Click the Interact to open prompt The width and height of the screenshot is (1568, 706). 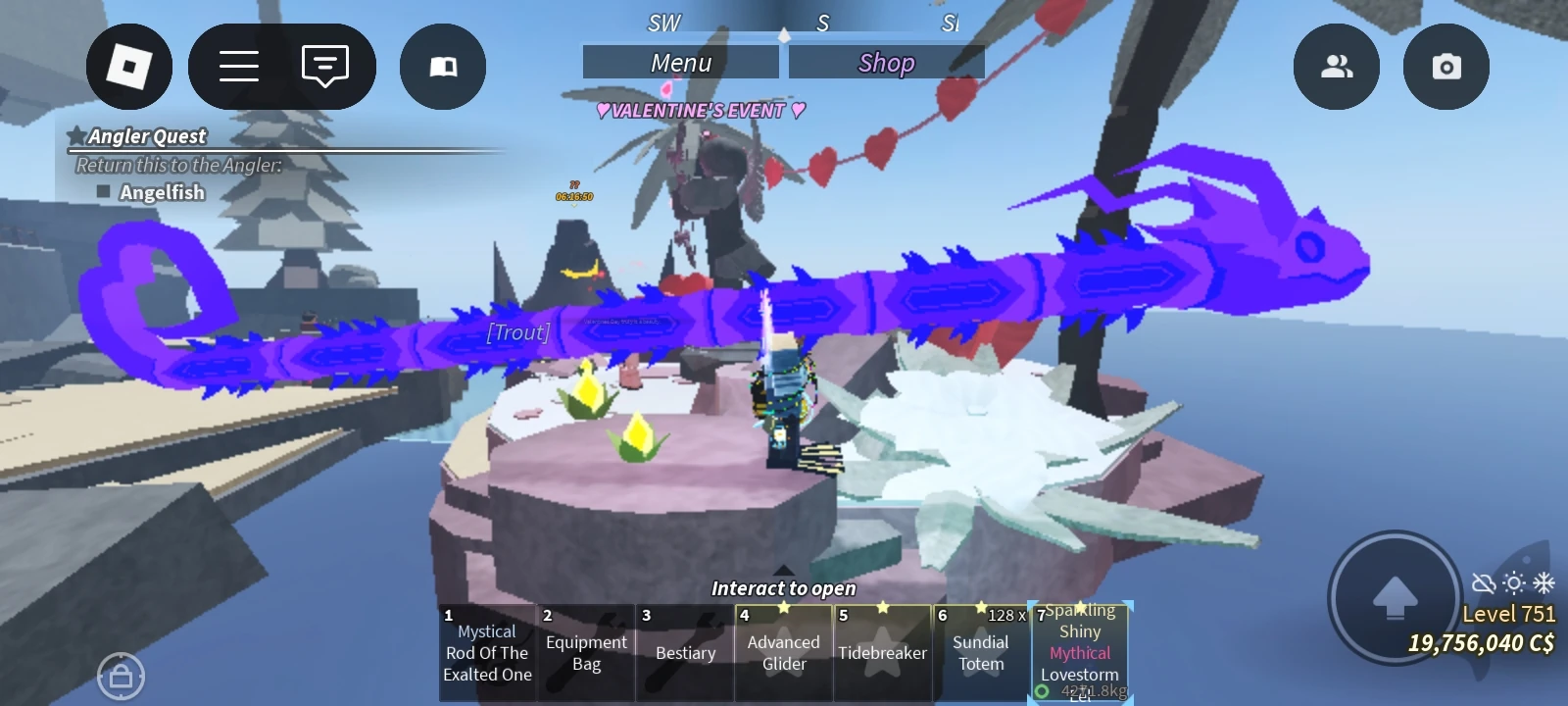[x=783, y=588]
